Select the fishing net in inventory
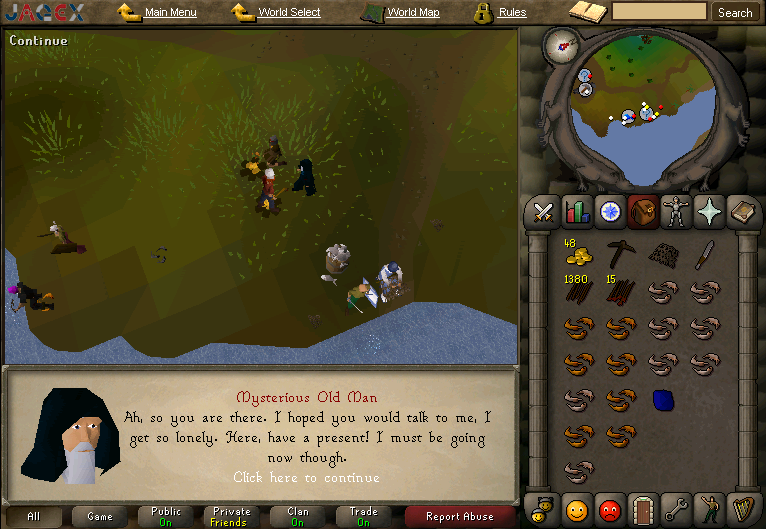 (663, 255)
